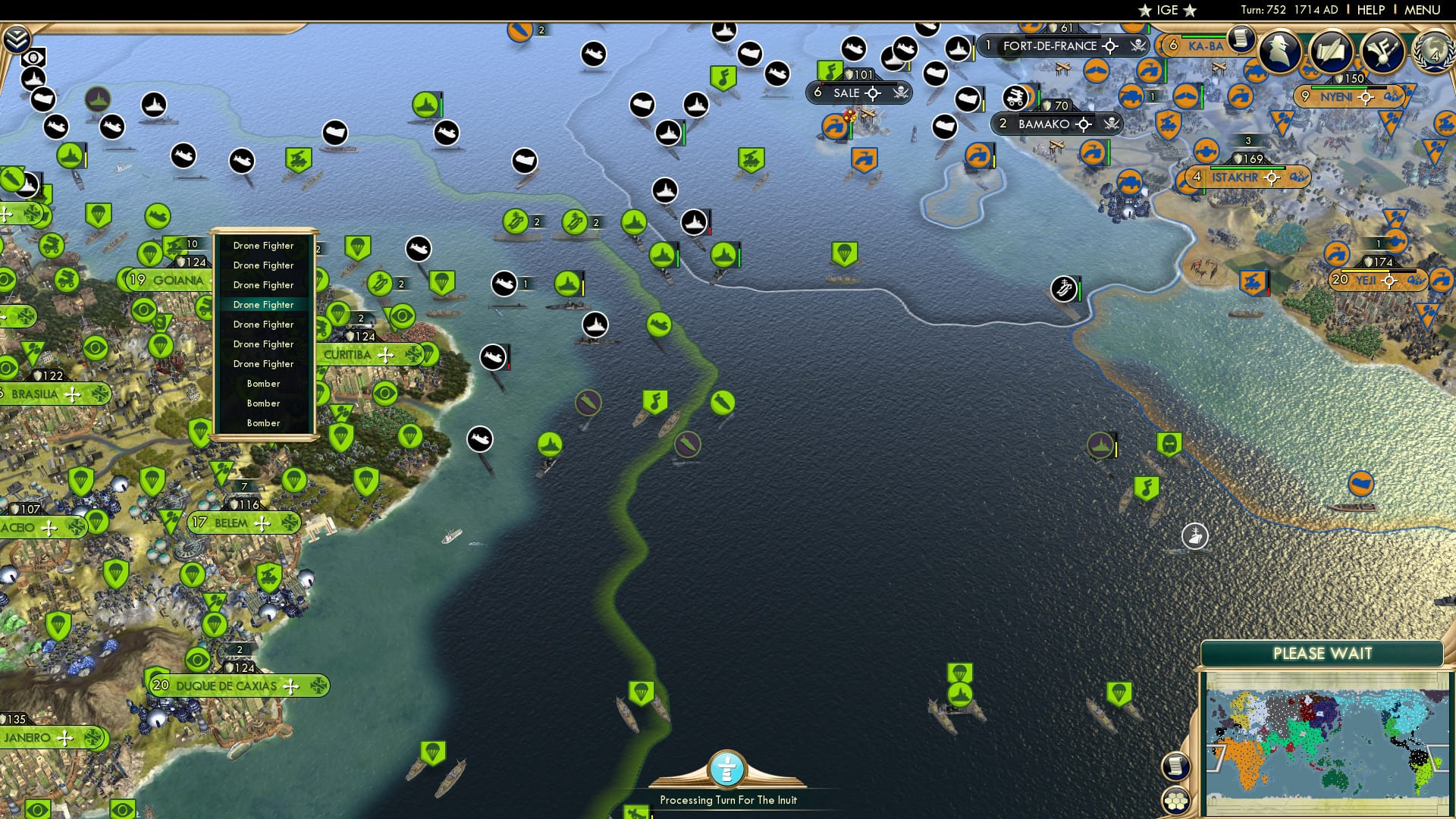The image size is (1456, 819).
Task: Select the highlighted Drone Fighter in the unit list
Action: (x=263, y=304)
